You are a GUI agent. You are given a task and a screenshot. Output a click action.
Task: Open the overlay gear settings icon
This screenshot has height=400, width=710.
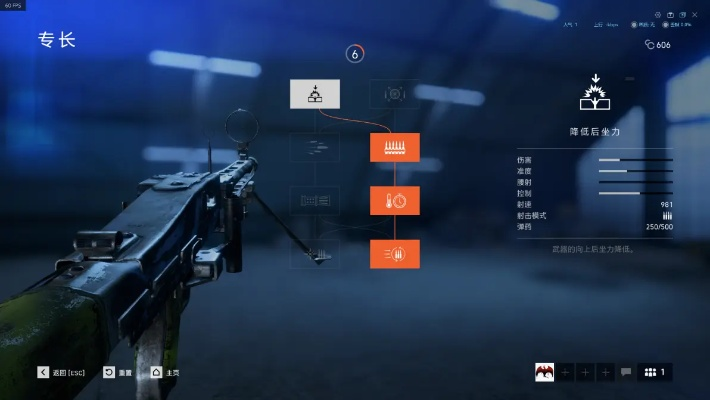tap(658, 14)
